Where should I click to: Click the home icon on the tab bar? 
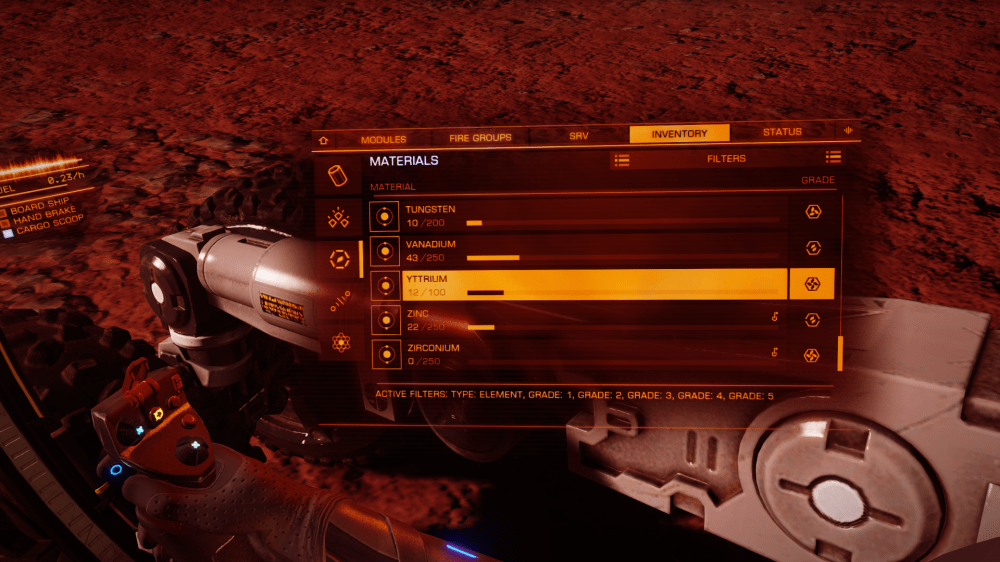pyautogui.click(x=323, y=140)
